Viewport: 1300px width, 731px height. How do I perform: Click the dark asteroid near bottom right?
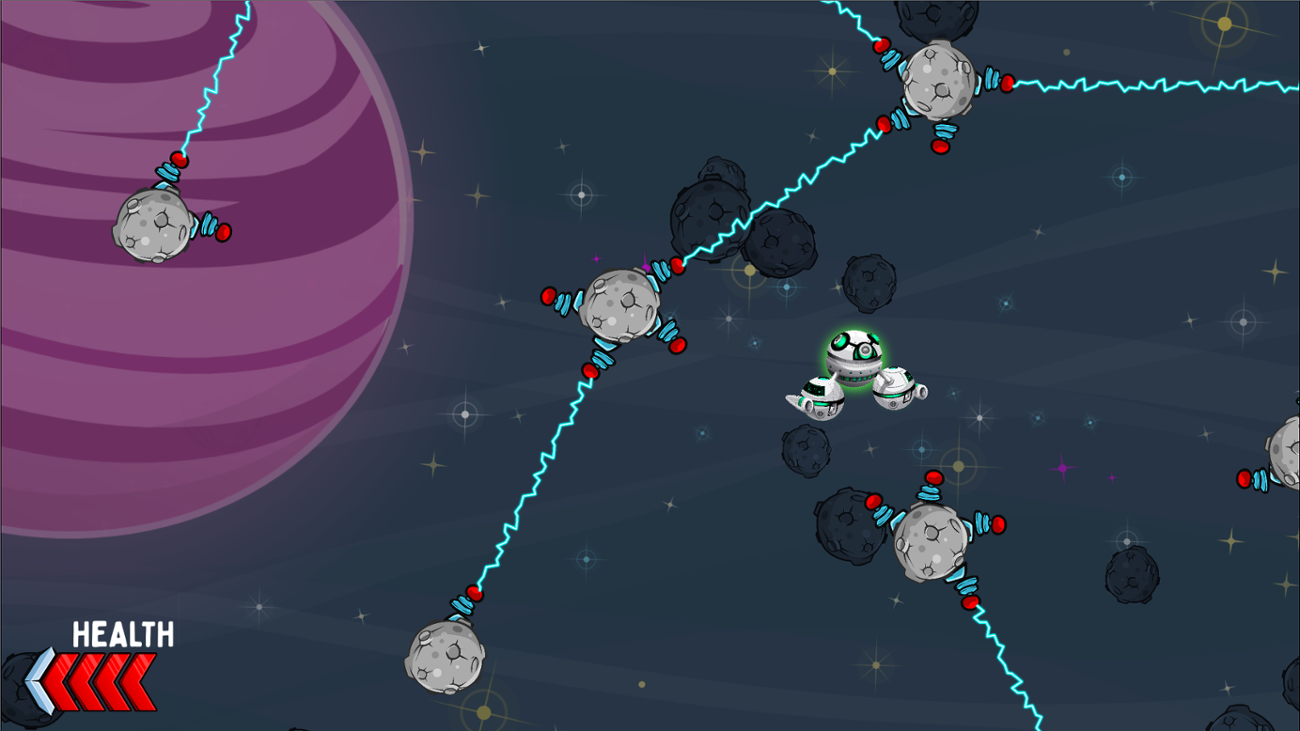pyautogui.click(x=1130, y=575)
